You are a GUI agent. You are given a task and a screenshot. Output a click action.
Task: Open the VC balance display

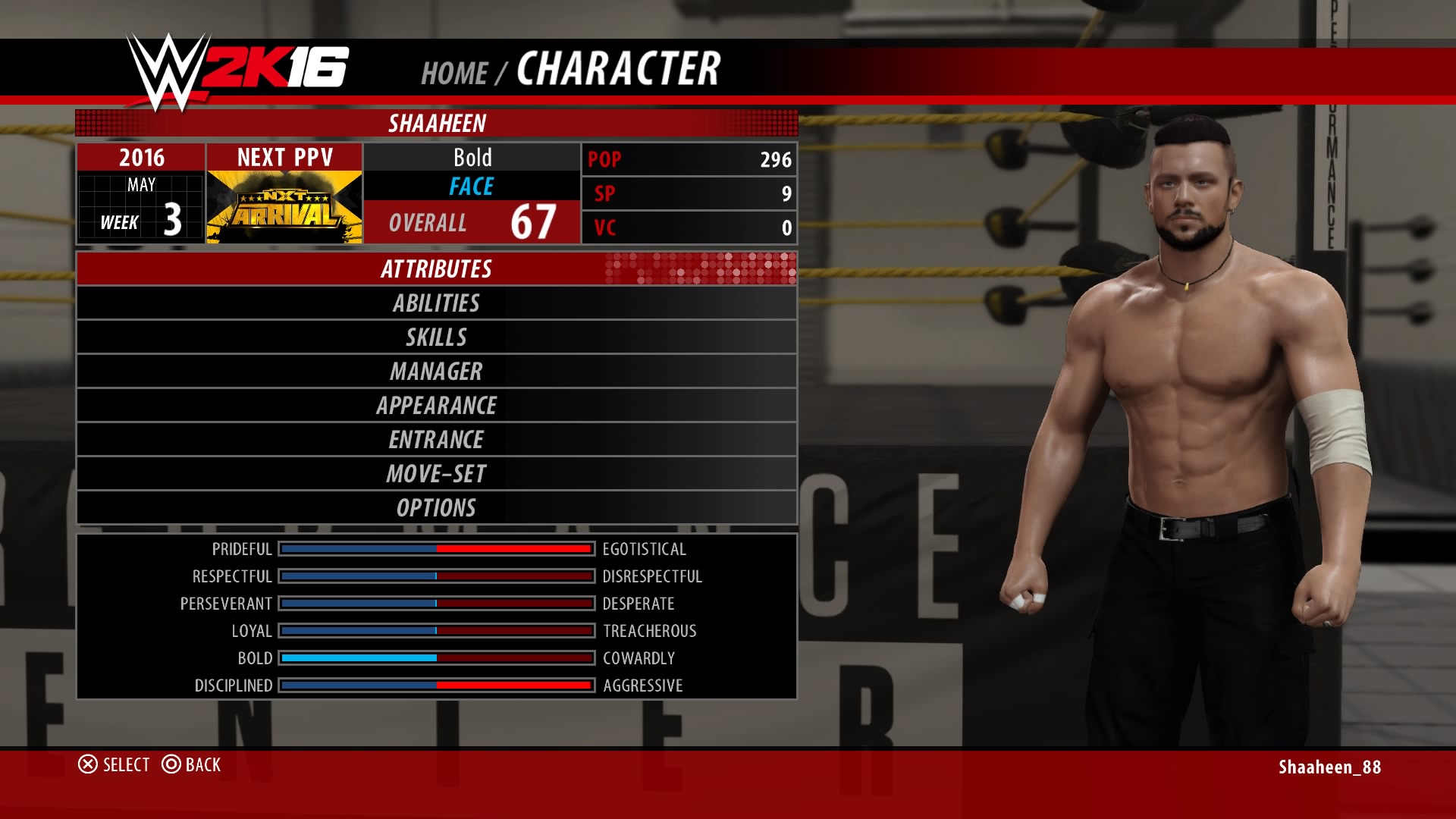point(688,227)
